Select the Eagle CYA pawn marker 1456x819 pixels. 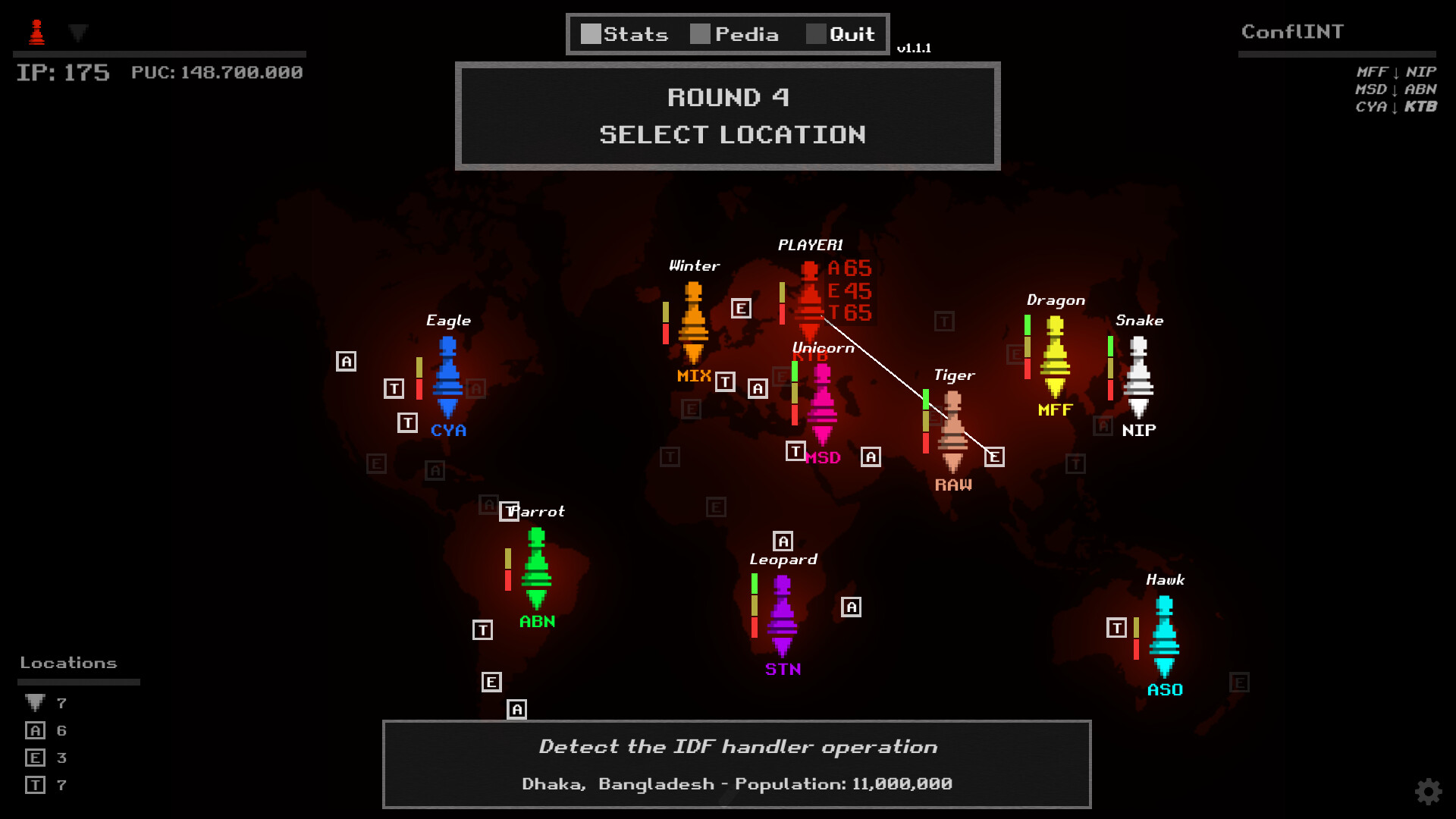[448, 379]
